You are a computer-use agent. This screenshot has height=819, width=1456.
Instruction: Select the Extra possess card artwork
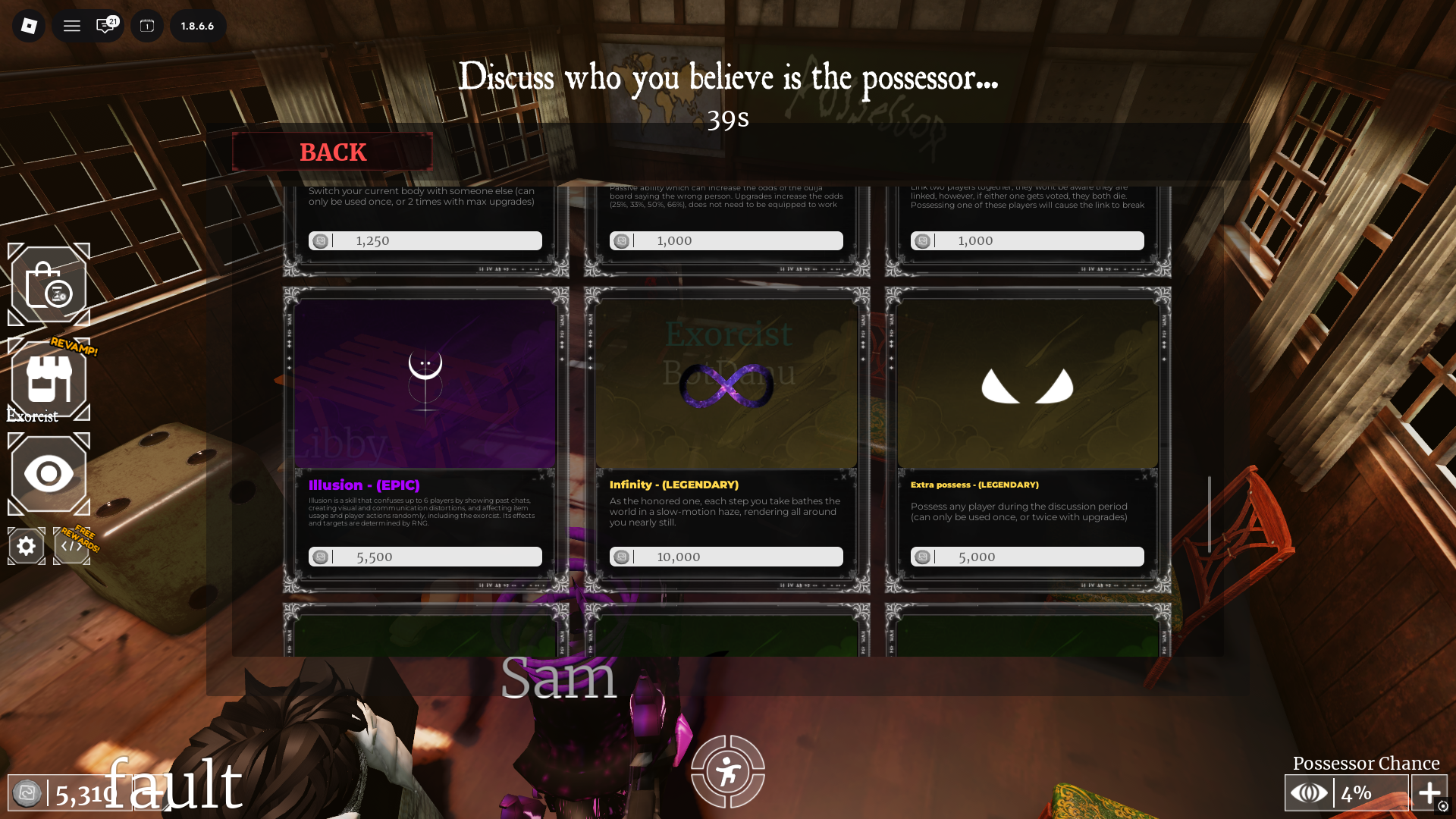pos(1026,385)
